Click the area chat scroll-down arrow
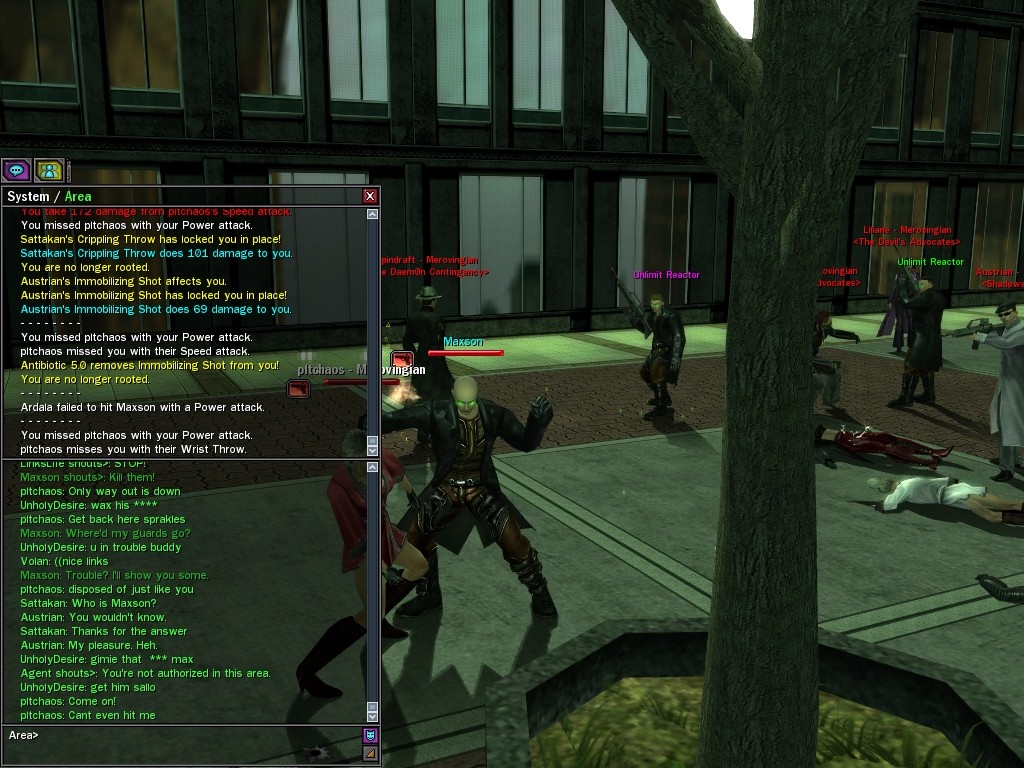 click(373, 716)
